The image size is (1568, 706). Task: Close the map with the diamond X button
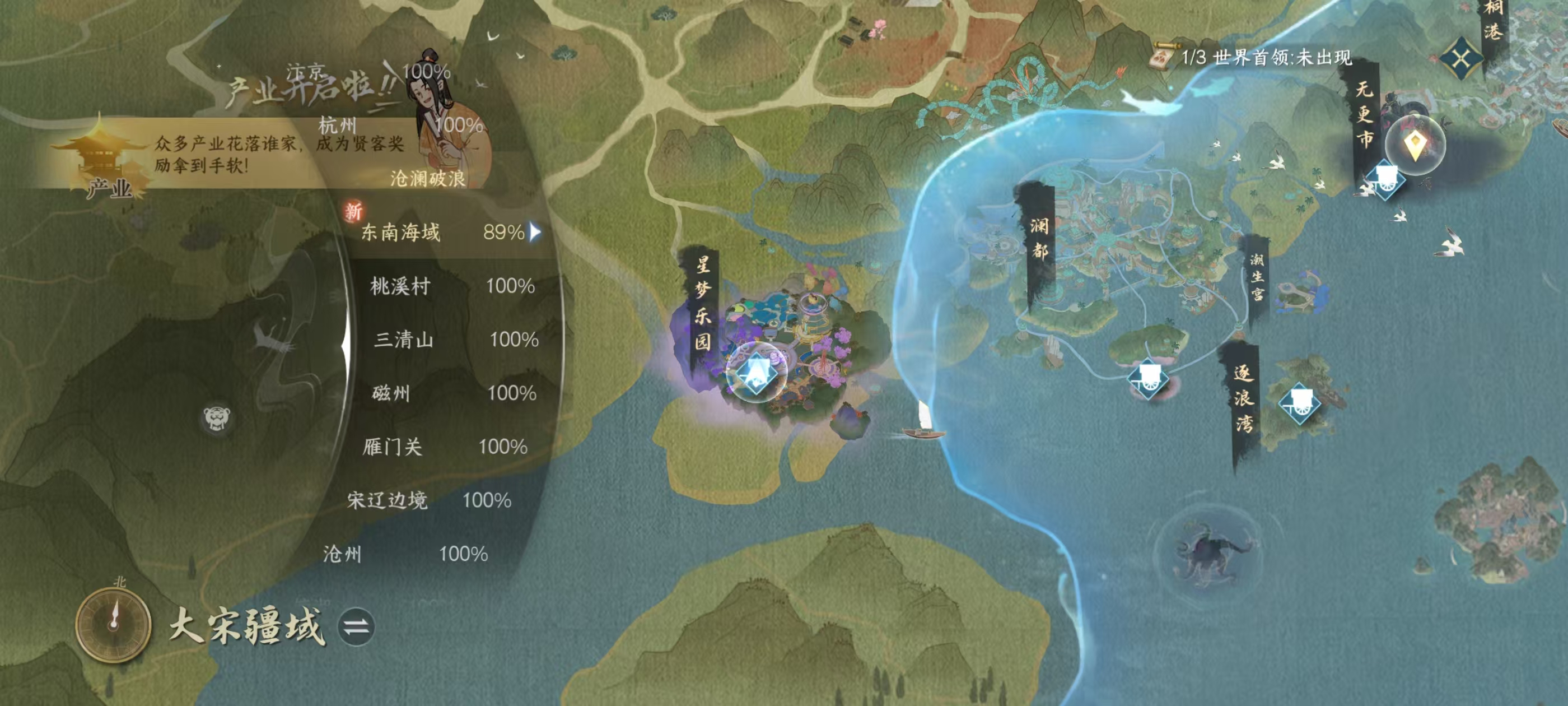1462,58
